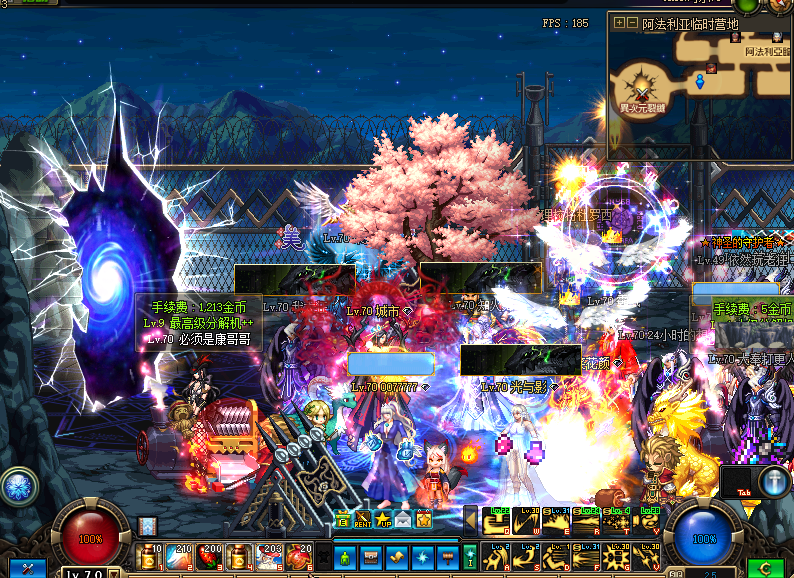Zoom out the minimap with the minus button
Screen dimensions: 794x578
pyautogui.click(x=632, y=23)
